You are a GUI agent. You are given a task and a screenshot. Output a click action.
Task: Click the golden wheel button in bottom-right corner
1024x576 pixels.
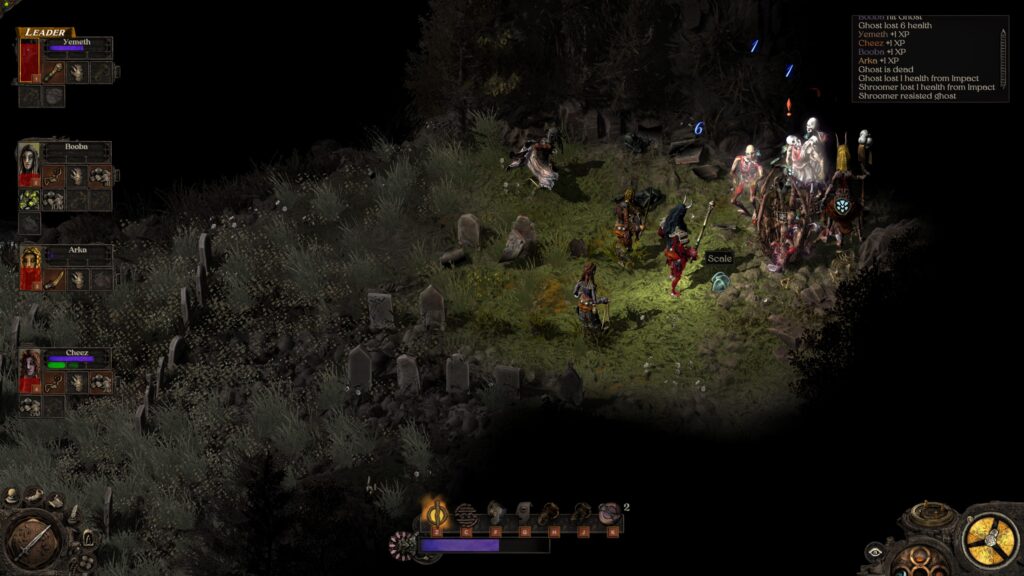tap(990, 540)
